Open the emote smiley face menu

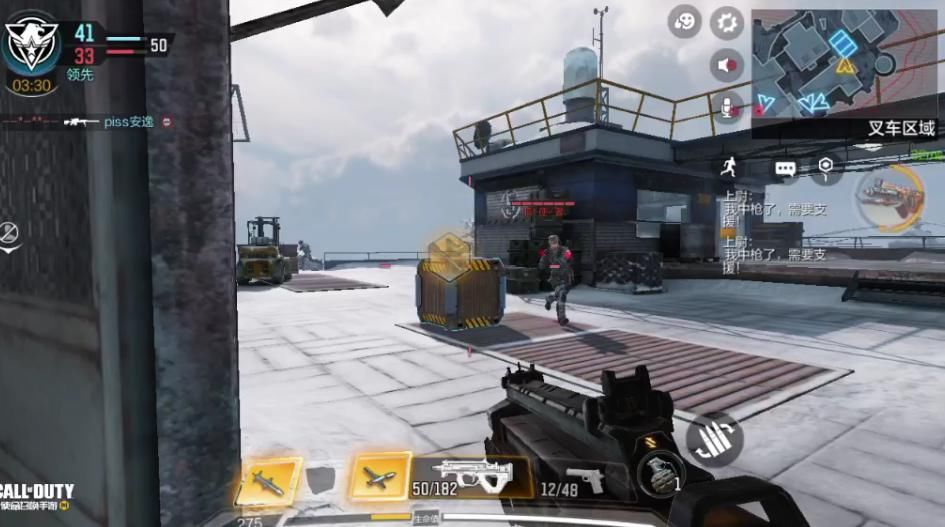pyautogui.click(x=684, y=22)
